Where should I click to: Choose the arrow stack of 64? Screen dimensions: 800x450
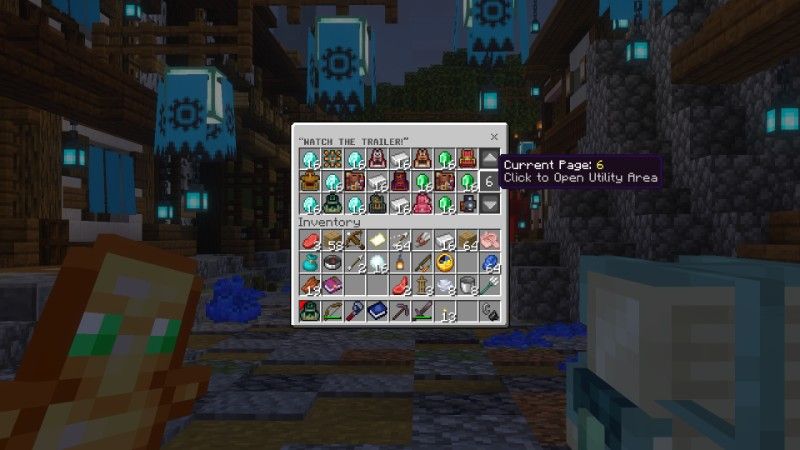tap(400, 241)
